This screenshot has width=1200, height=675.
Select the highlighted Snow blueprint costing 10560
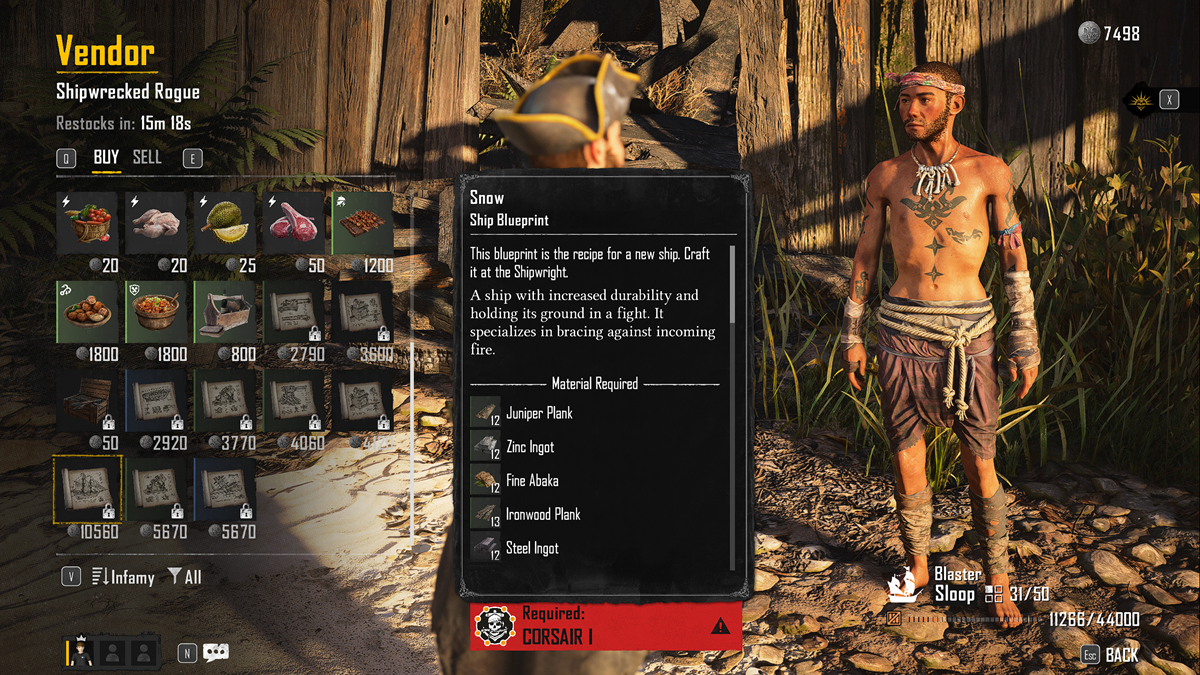coord(87,489)
